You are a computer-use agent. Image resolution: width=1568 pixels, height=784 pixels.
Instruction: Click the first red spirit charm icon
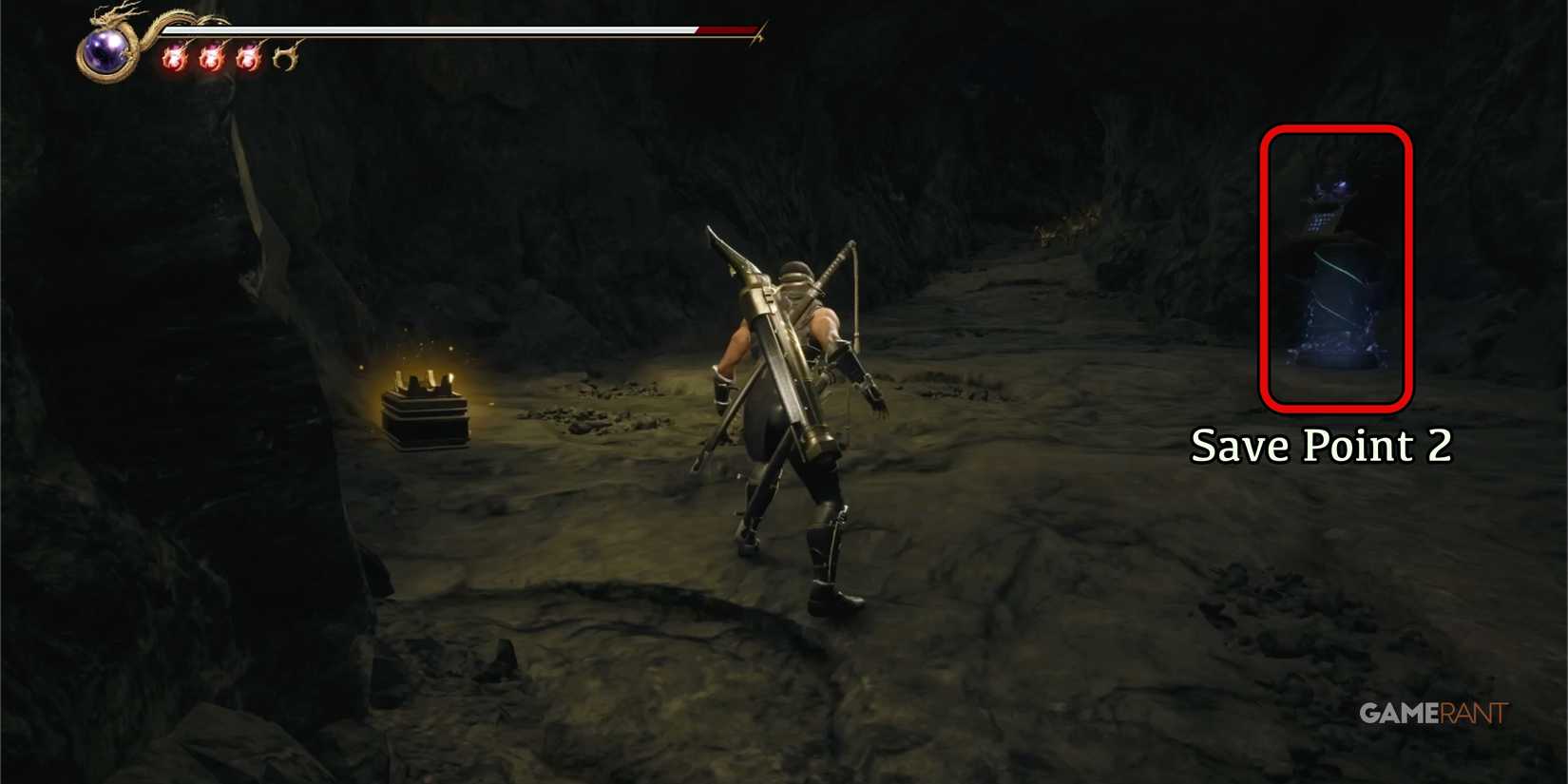tap(174, 57)
